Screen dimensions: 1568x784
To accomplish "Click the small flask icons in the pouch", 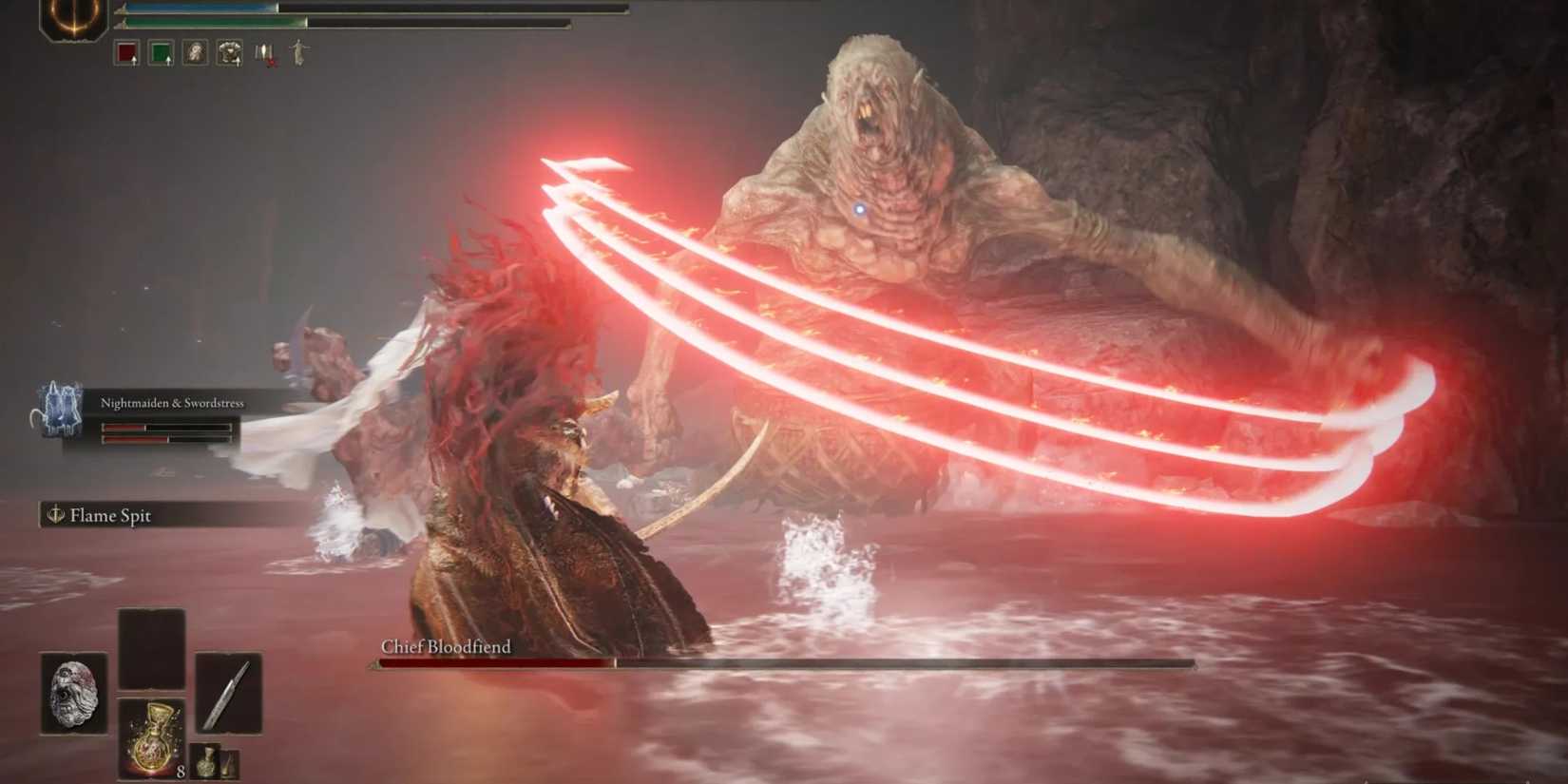I will coord(215,760).
